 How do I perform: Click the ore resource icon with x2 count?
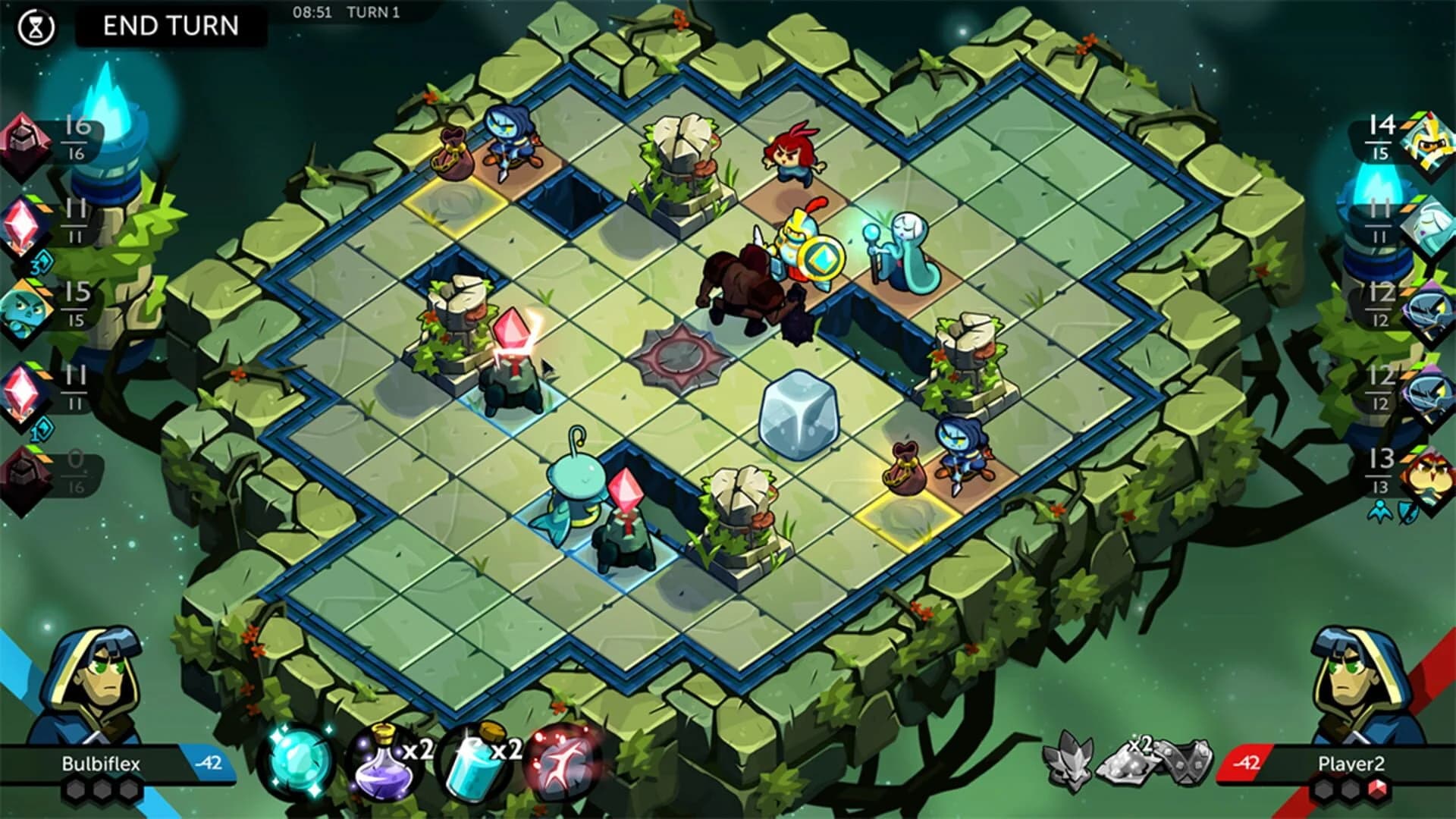click(1130, 762)
